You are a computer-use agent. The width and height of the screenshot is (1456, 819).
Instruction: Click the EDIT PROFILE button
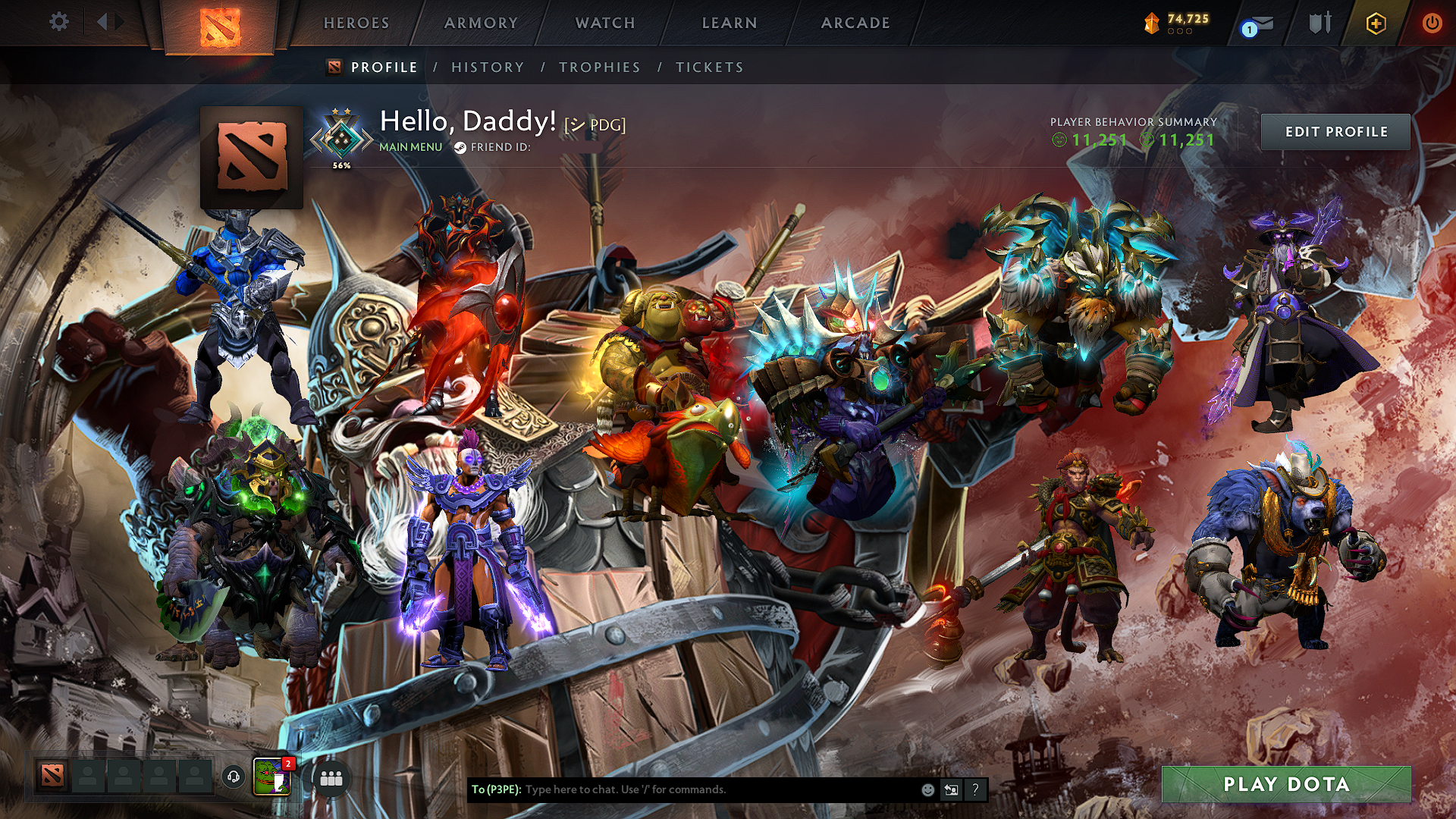[1335, 131]
